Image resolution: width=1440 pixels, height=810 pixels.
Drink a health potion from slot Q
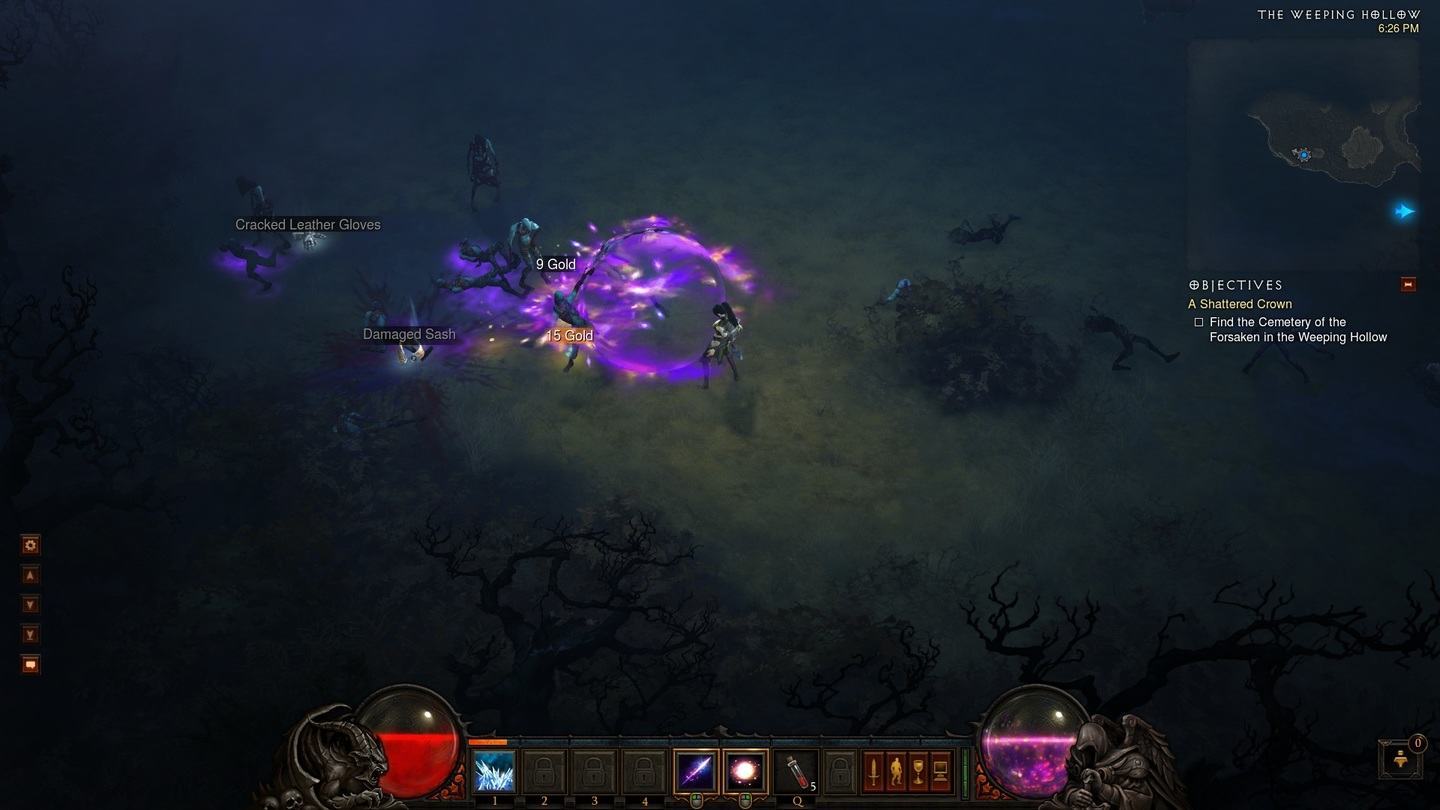coord(797,770)
